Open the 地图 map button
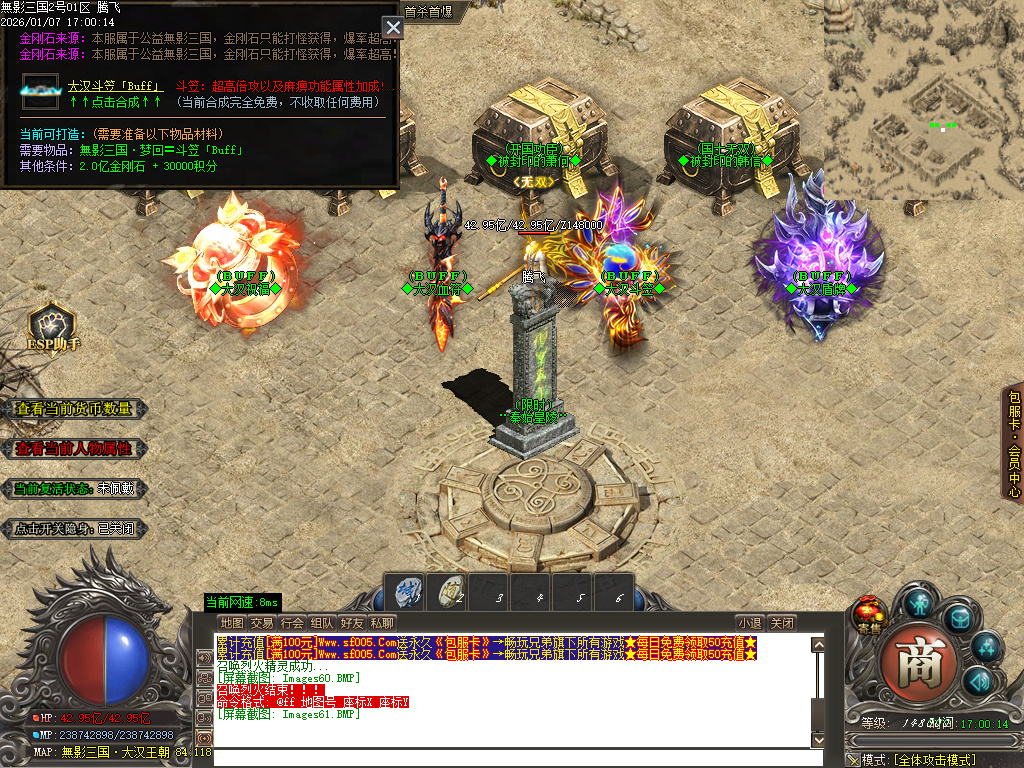The height and width of the screenshot is (768, 1024). 232,623
